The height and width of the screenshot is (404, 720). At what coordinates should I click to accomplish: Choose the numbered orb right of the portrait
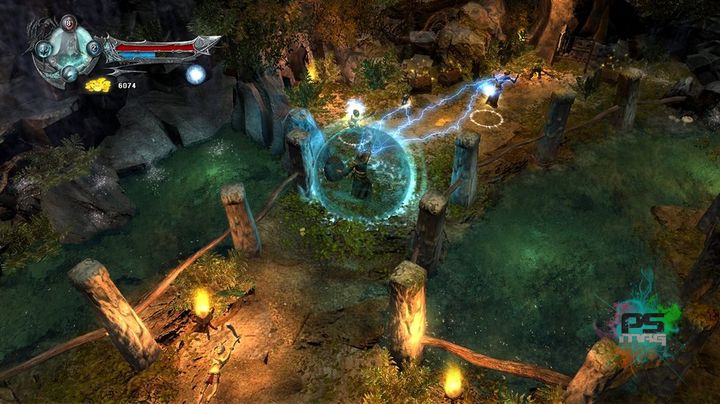[x=93, y=47]
